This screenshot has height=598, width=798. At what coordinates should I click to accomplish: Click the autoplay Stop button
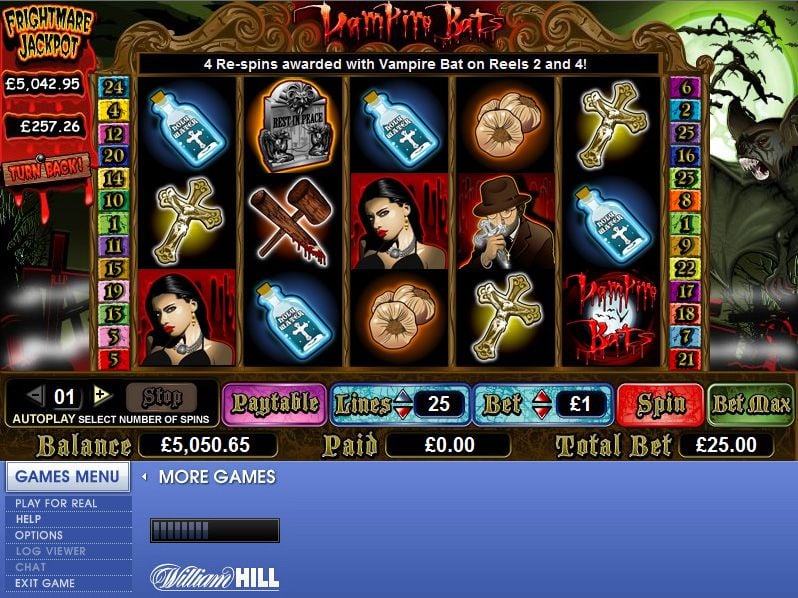161,397
